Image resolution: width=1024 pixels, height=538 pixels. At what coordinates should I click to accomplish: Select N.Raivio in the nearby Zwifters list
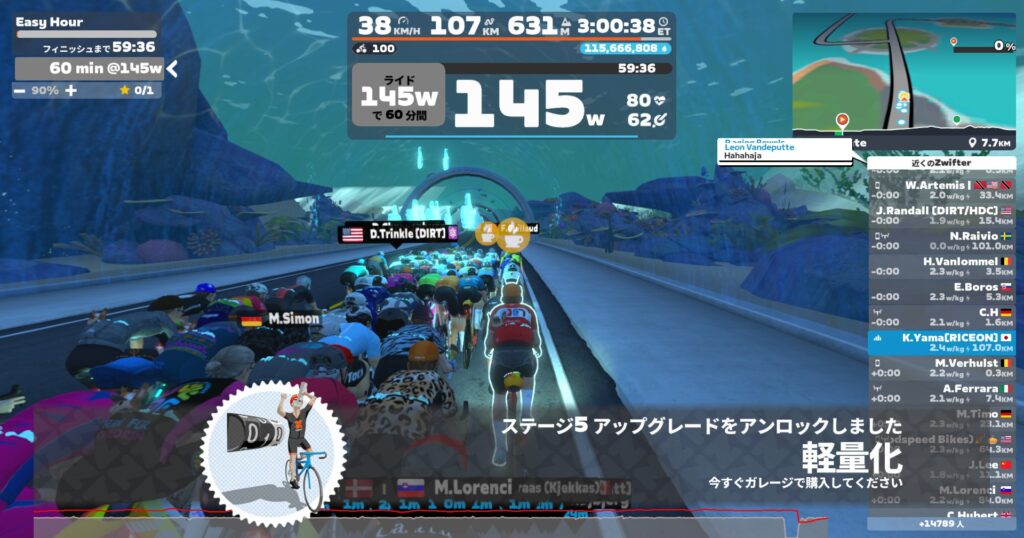tap(941, 240)
